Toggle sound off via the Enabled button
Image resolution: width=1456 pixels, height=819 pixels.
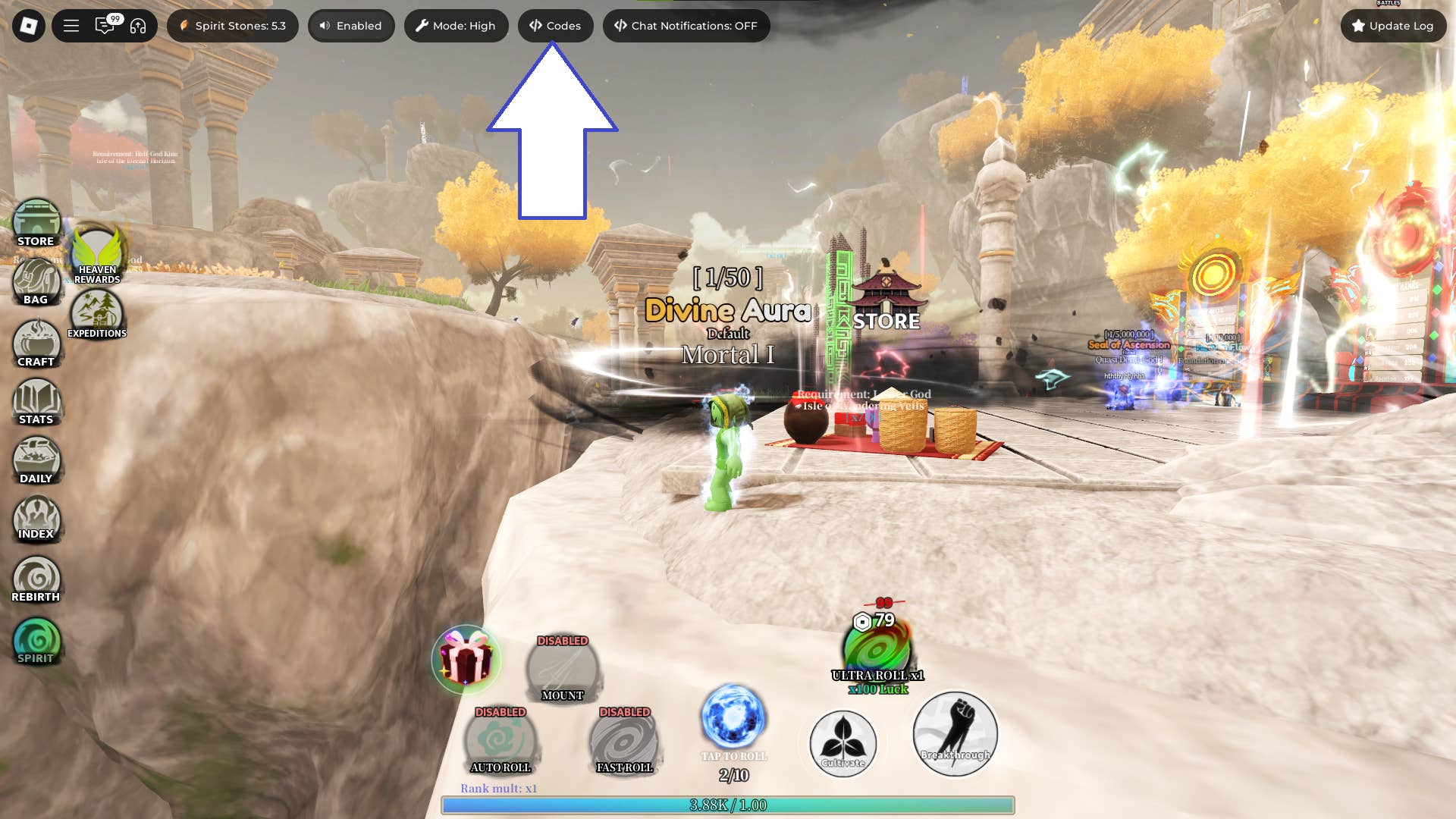[351, 25]
